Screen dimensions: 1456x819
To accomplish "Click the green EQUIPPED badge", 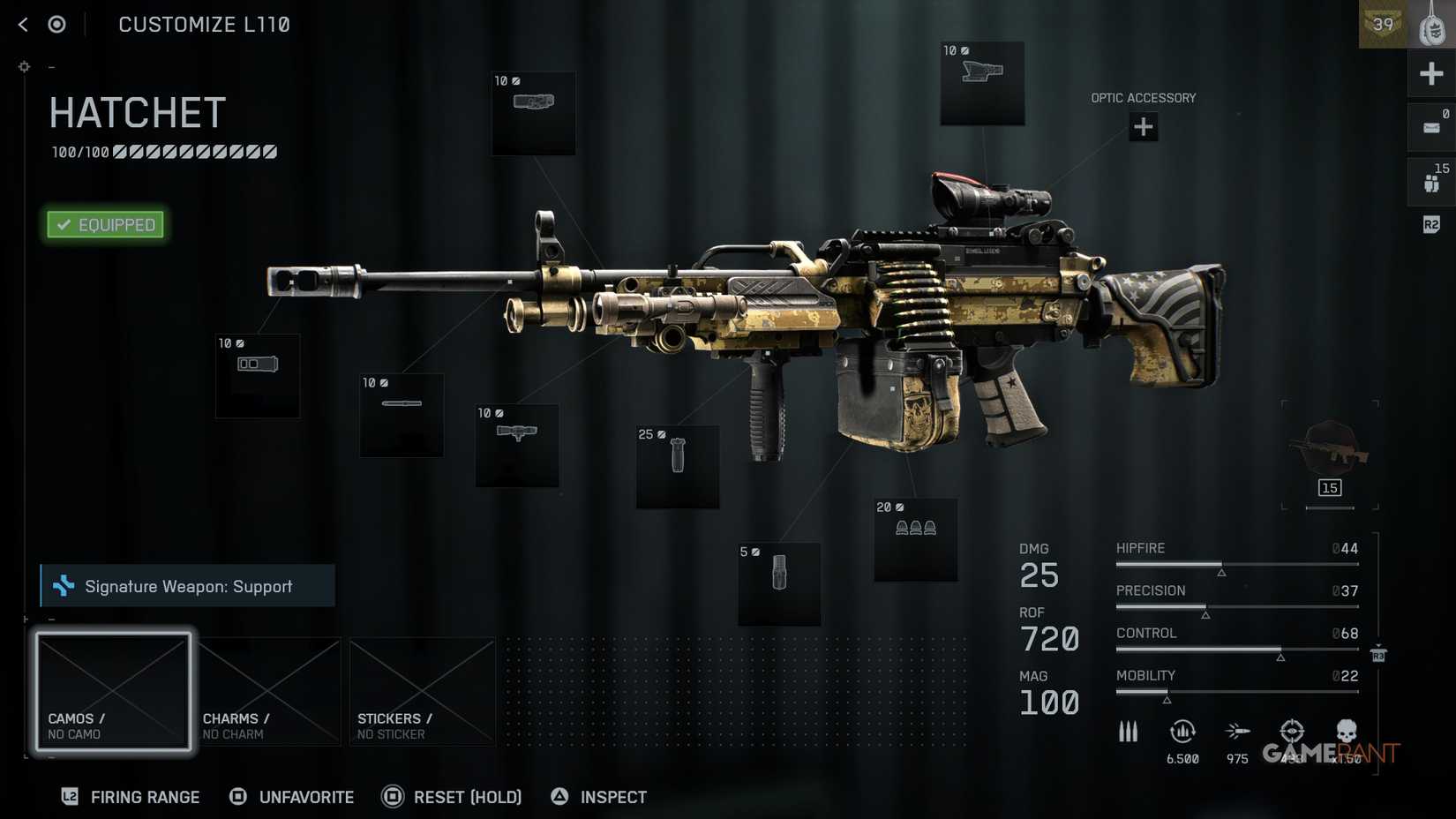I will click(x=105, y=224).
